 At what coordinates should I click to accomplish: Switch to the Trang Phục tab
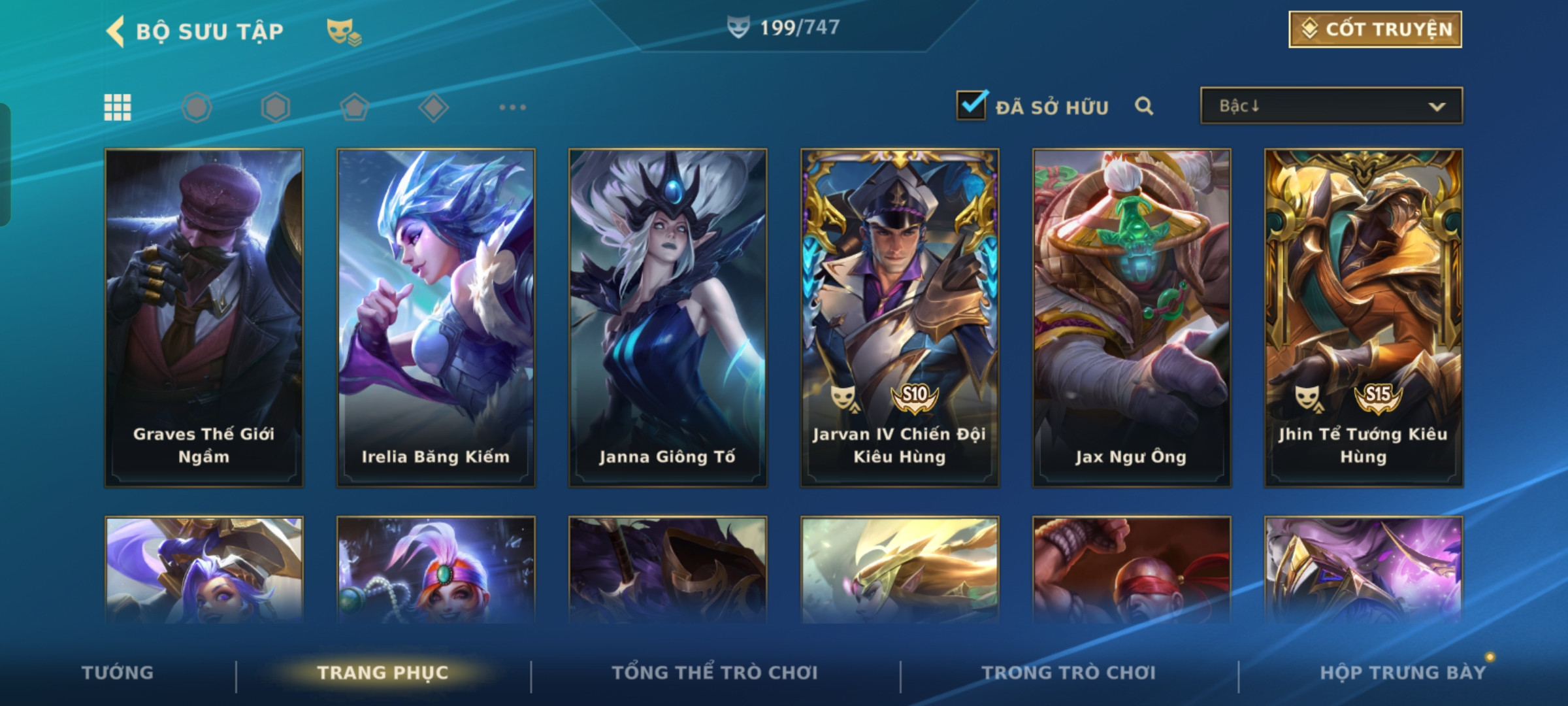383,673
